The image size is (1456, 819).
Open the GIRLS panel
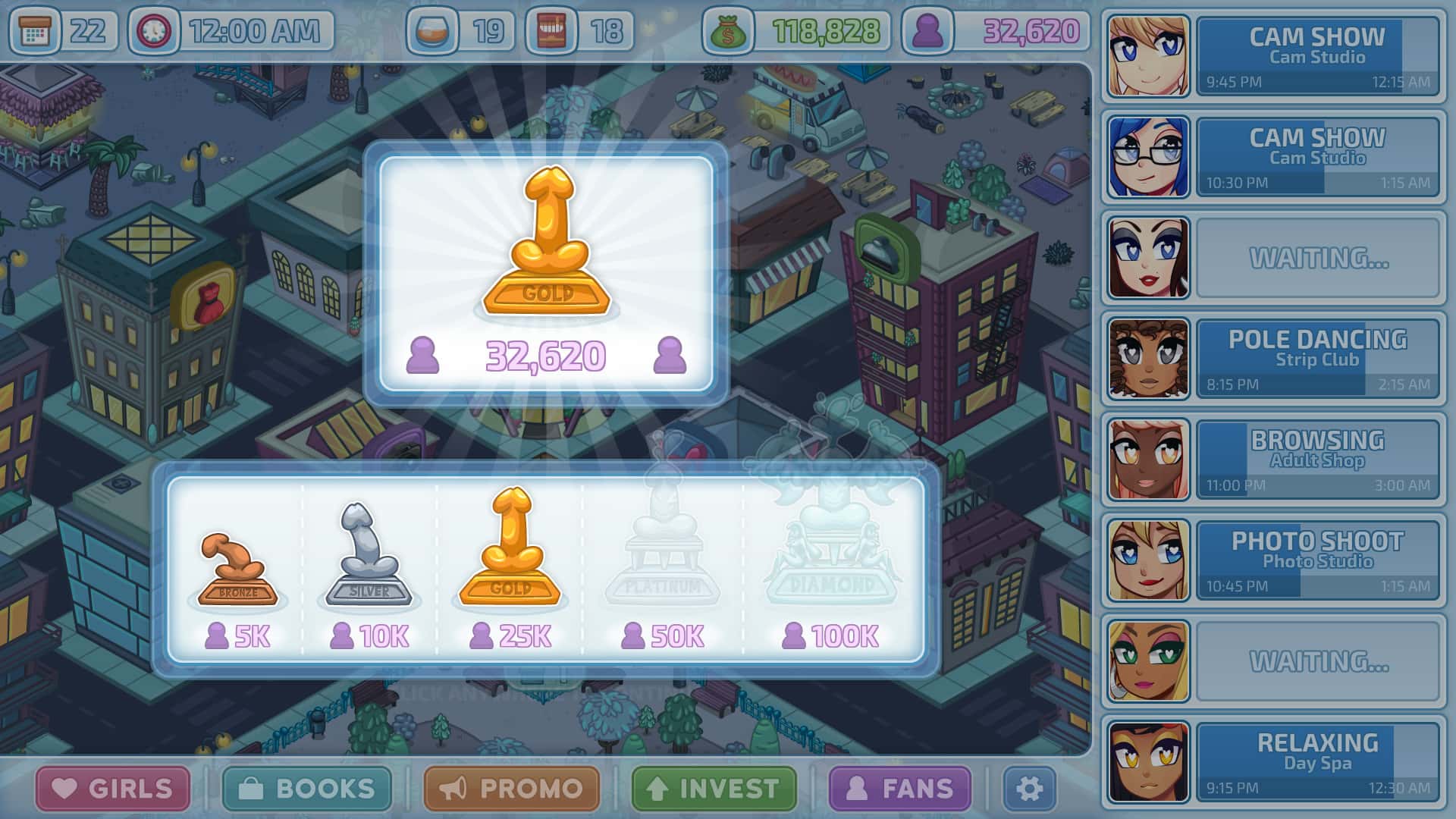click(112, 789)
